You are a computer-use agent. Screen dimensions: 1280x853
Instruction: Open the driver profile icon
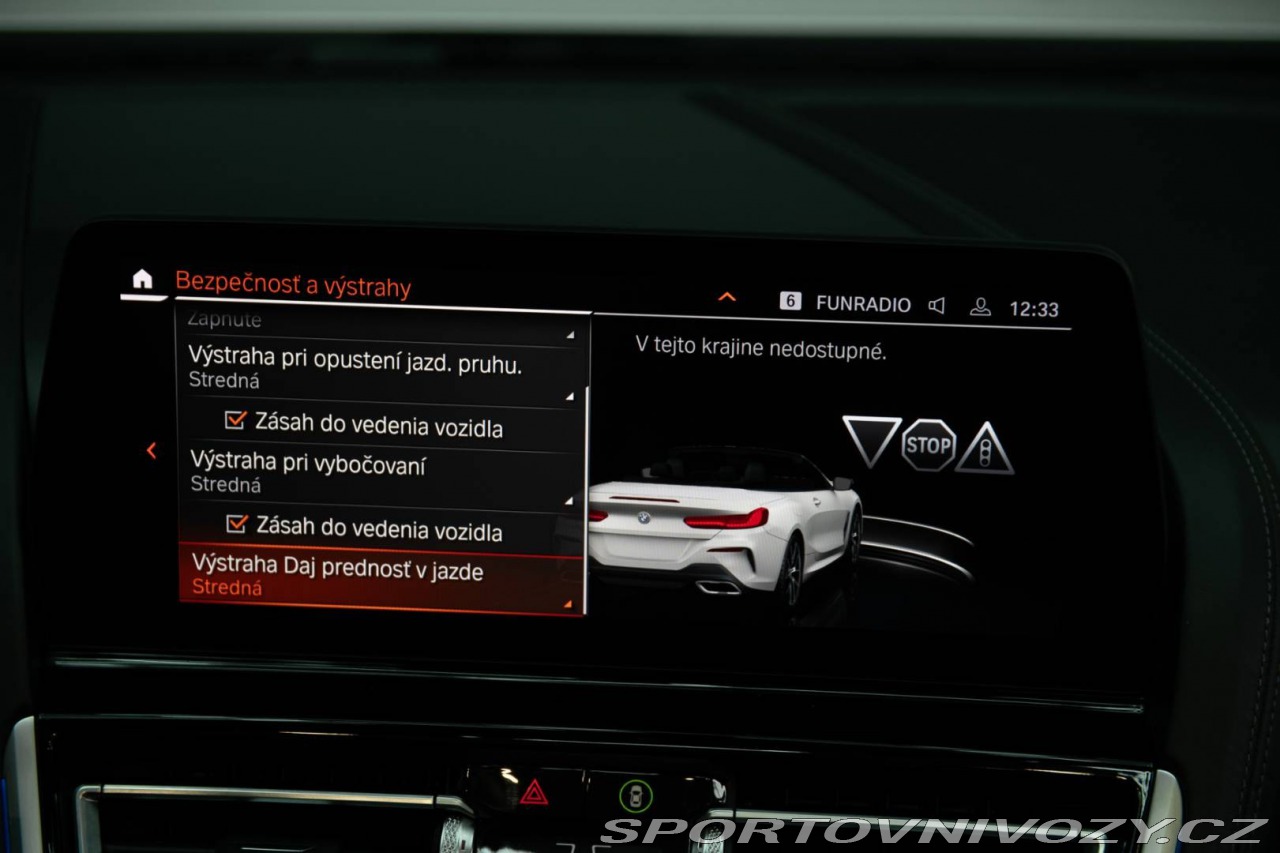[x=980, y=308]
